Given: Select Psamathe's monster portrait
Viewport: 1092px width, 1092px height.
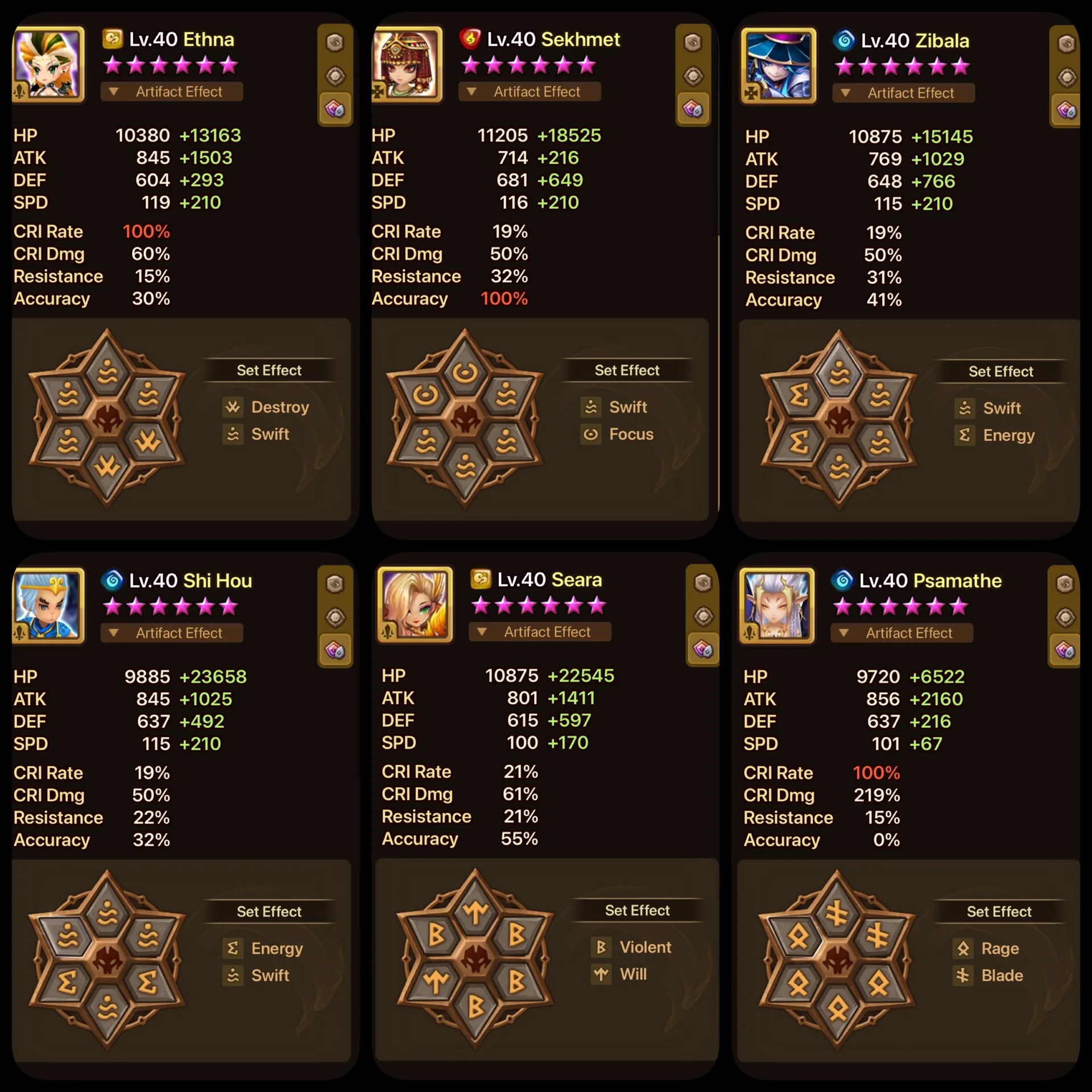Looking at the screenshot, I should (777, 606).
